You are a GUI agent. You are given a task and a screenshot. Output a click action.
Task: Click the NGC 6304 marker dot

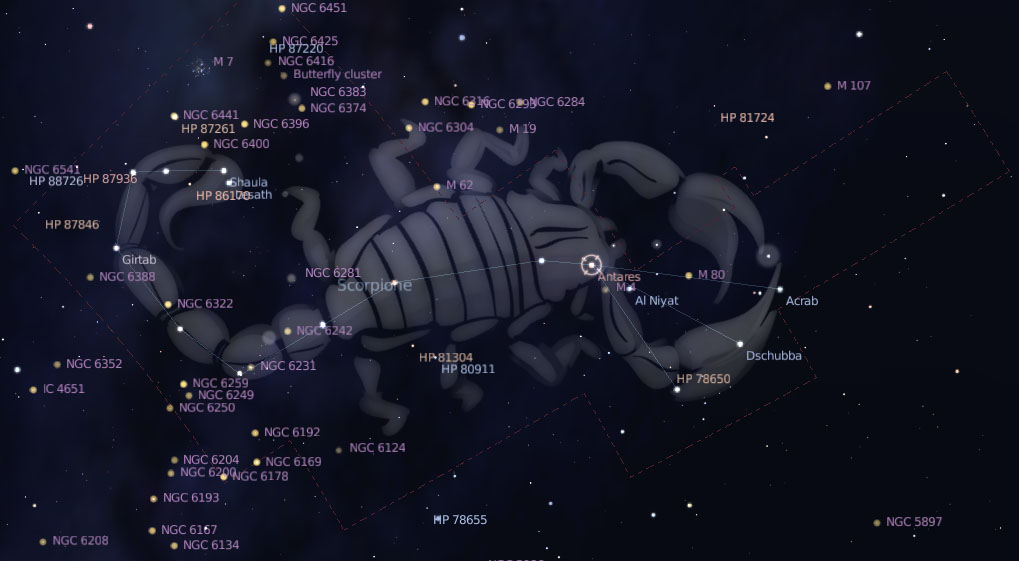tap(409, 128)
